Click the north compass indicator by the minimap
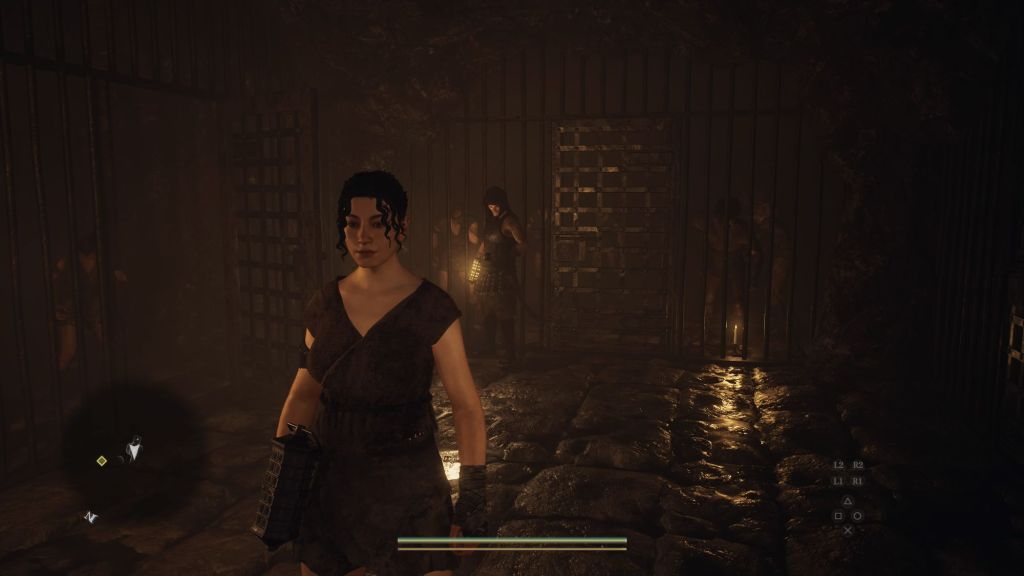Image resolution: width=1024 pixels, height=576 pixels. 90,517
